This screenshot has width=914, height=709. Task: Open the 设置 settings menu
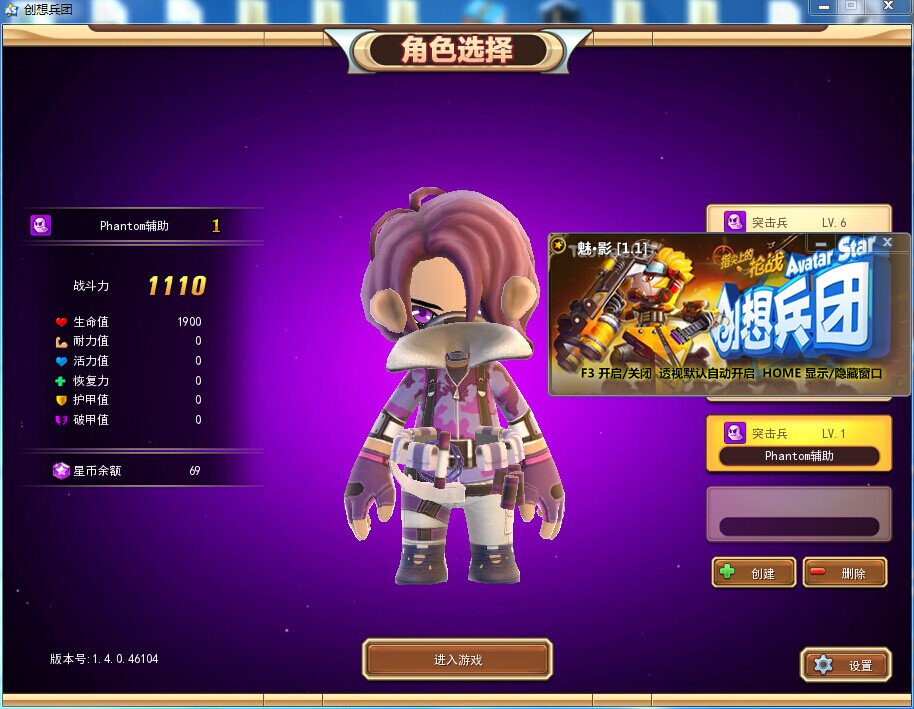tap(846, 665)
